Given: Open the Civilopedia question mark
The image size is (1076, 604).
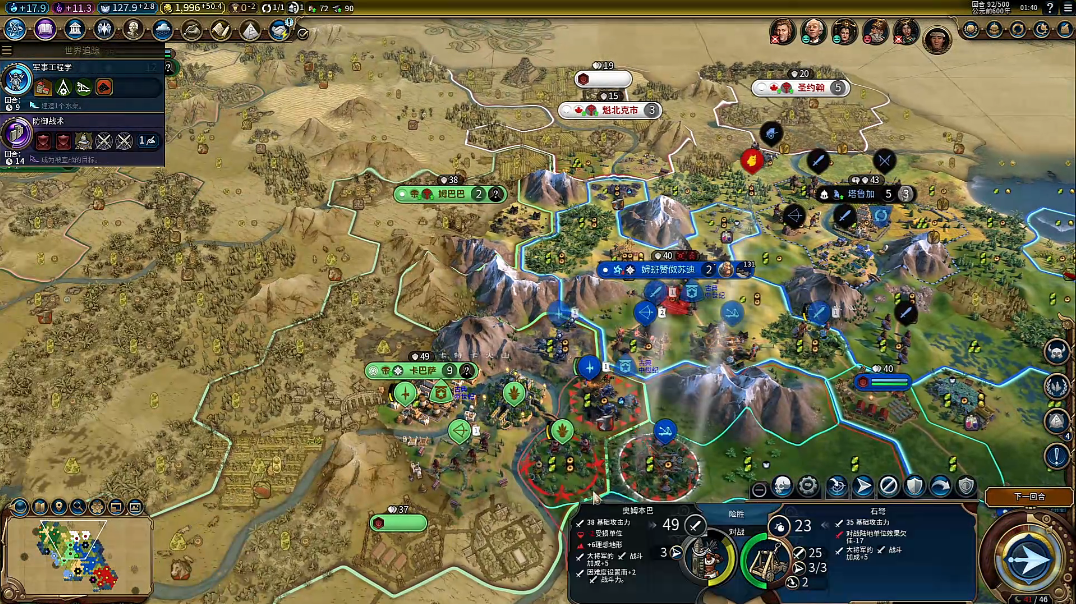Looking at the screenshot, I should click(1050, 8).
